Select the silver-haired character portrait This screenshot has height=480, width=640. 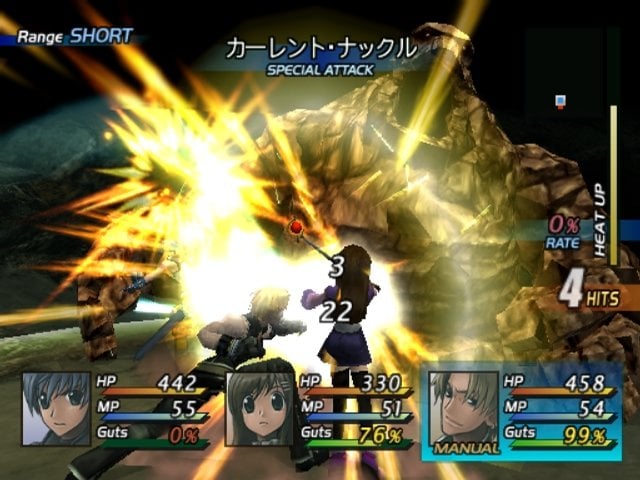[56, 408]
